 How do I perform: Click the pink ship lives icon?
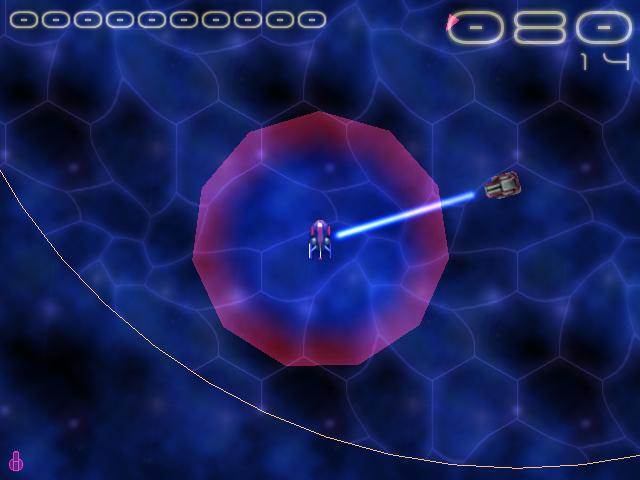pyautogui.click(x=15, y=461)
